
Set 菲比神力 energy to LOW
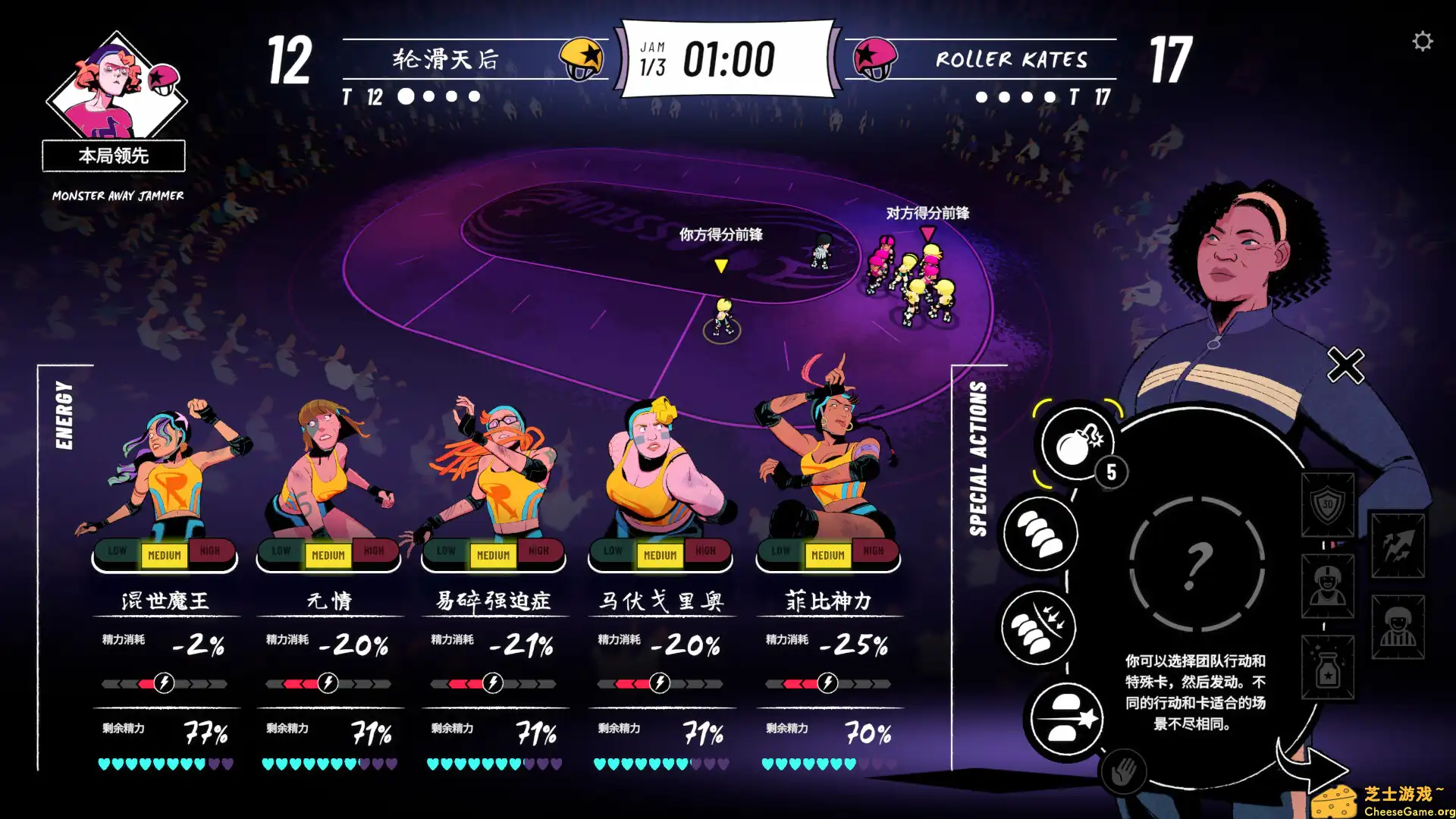[780, 551]
